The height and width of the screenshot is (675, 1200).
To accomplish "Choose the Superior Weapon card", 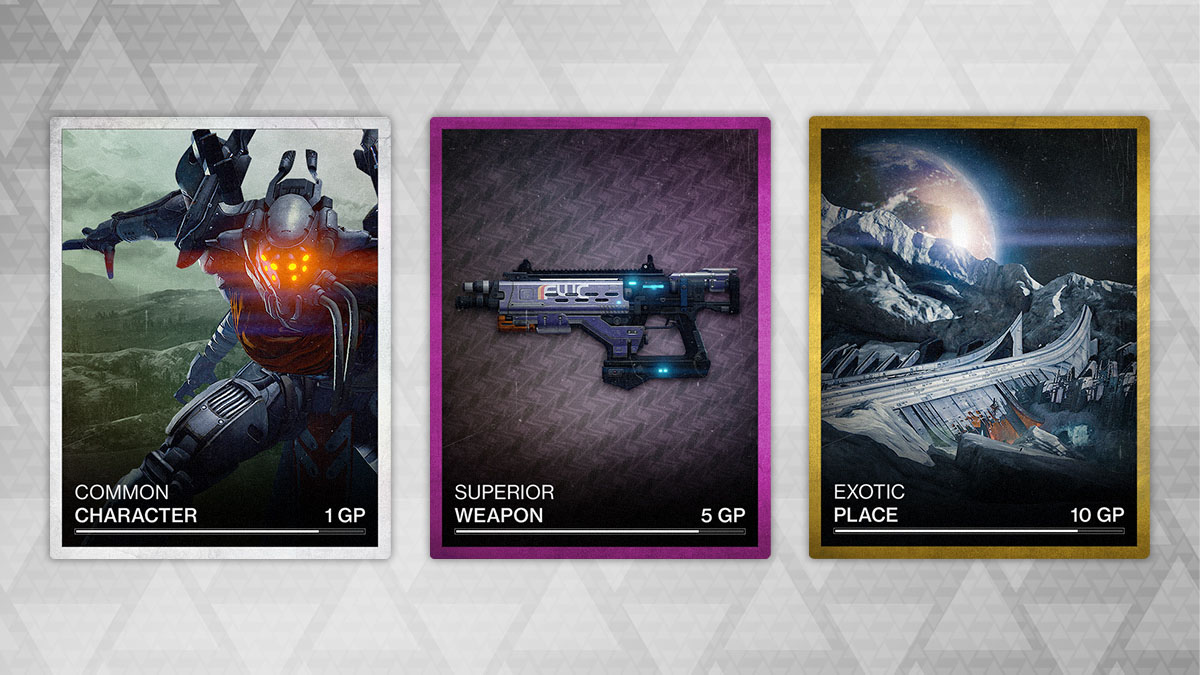I will [x=600, y=337].
